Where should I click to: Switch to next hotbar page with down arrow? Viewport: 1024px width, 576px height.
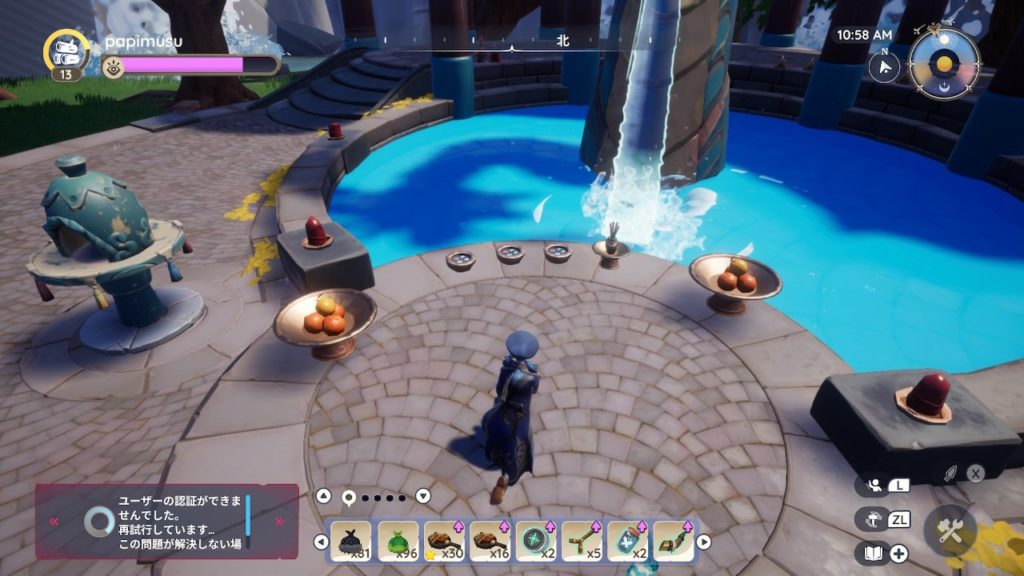pos(423,495)
